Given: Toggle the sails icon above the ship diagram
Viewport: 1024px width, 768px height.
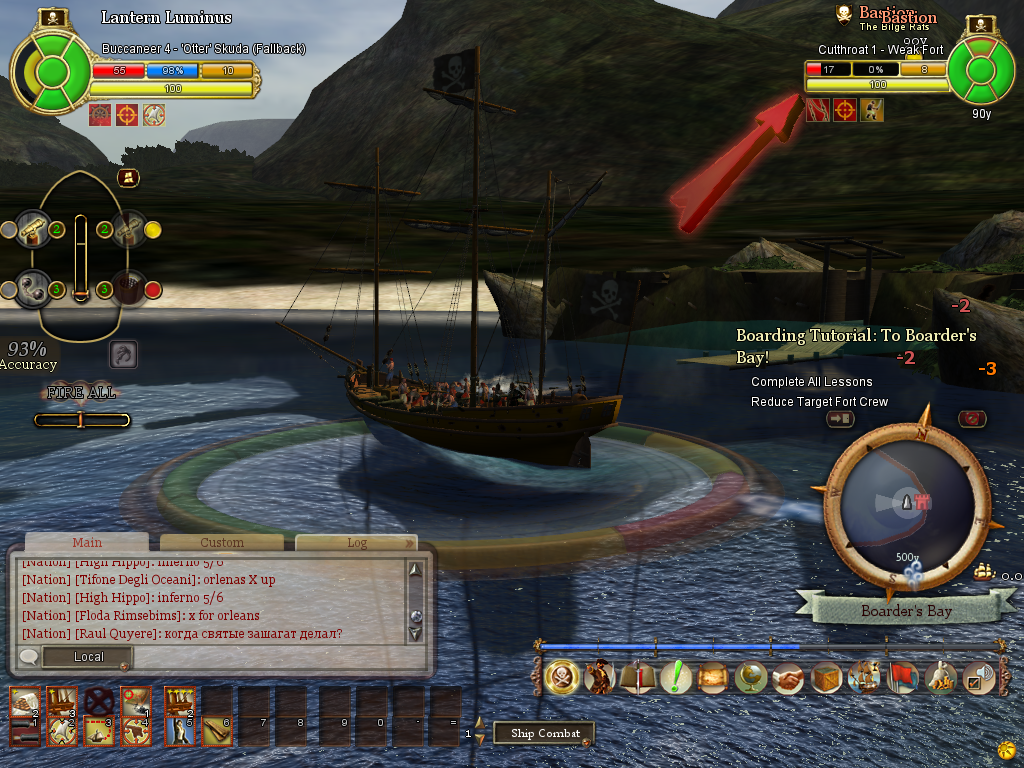Looking at the screenshot, I should point(128,178).
